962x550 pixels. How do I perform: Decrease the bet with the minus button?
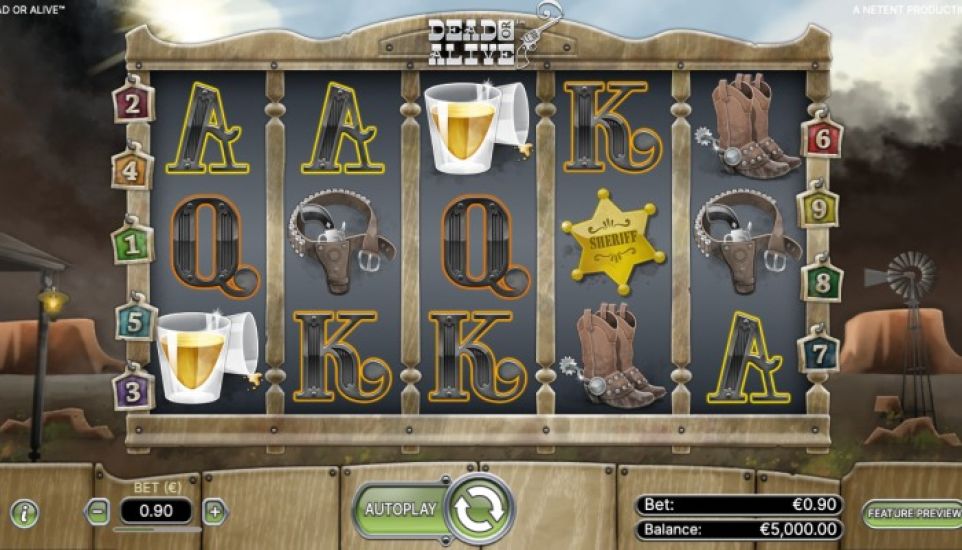(x=98, y=512)
